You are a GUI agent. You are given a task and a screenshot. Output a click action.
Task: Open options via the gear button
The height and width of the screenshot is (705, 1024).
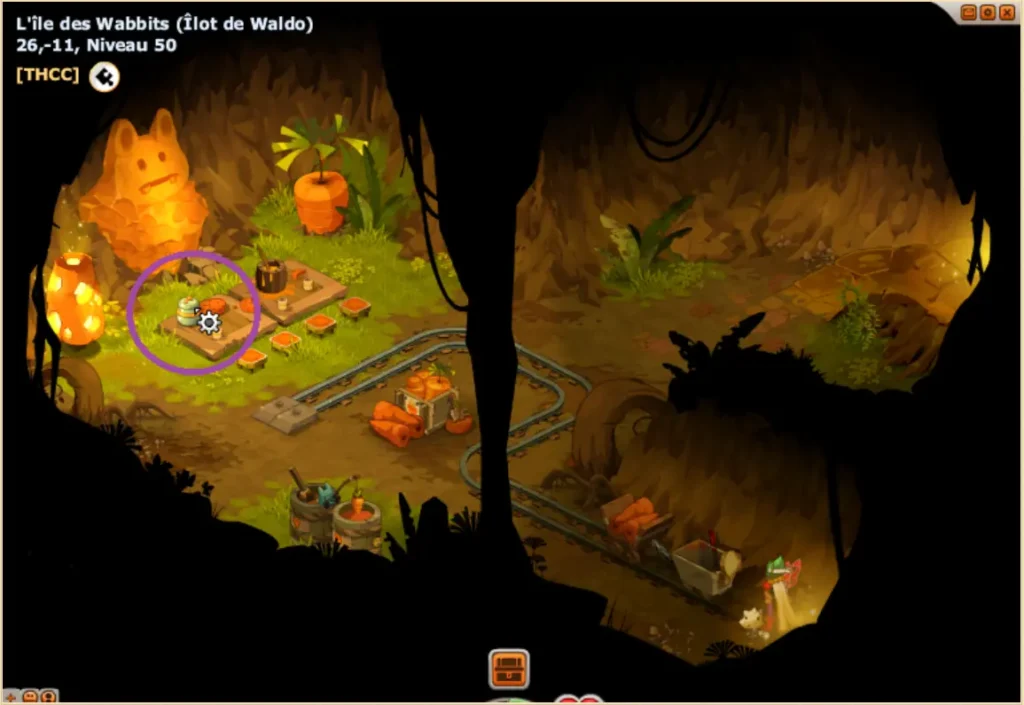(x=988, y=12)
